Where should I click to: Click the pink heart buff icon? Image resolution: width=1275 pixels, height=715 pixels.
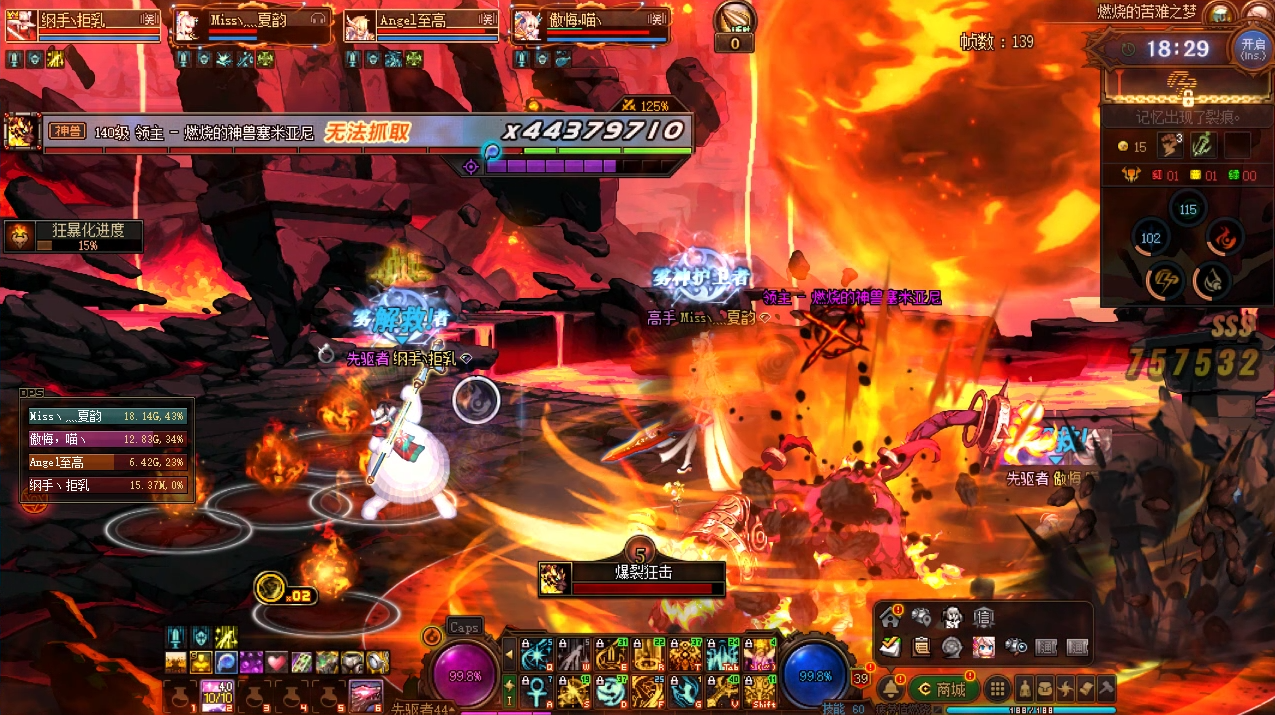pyautogui.click(x=277, y=662)
